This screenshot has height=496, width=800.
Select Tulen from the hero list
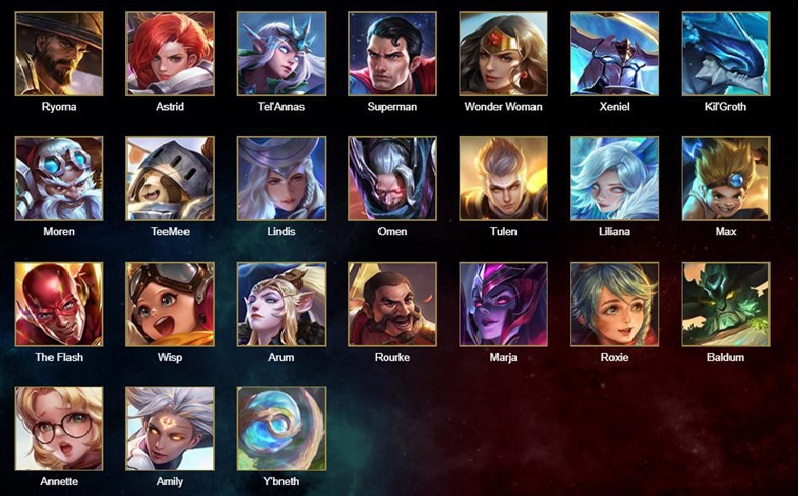(503, 179)
